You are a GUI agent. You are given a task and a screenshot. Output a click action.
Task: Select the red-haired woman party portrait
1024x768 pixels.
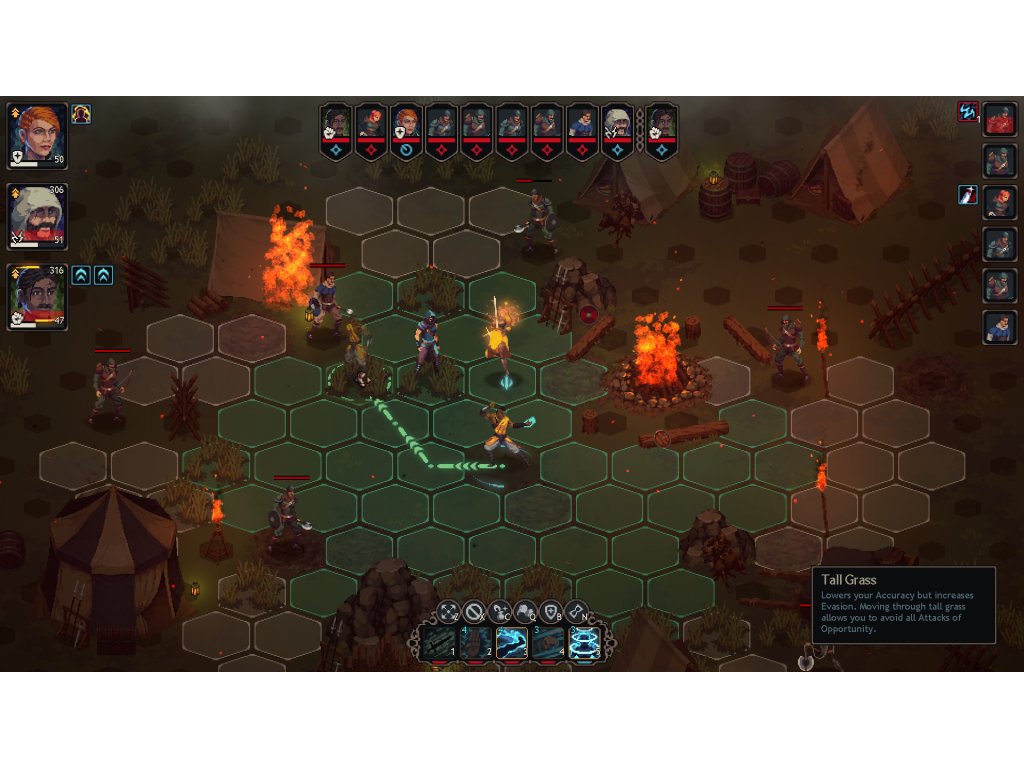coord(38,135)
